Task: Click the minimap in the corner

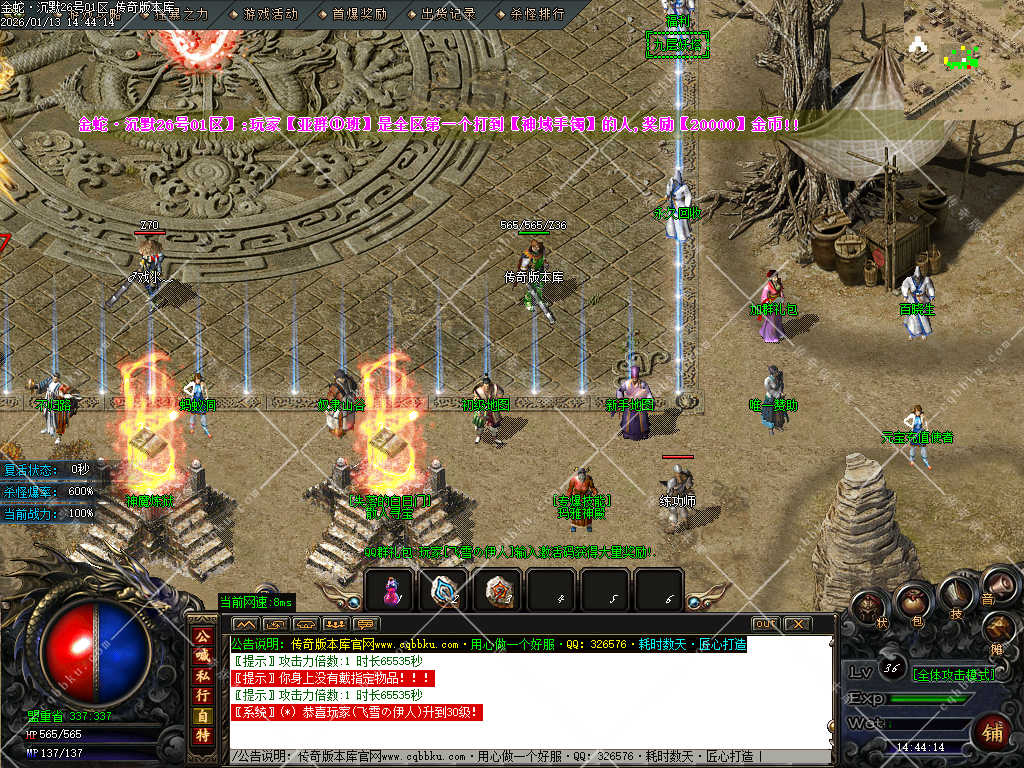Action: click(963, 50)
